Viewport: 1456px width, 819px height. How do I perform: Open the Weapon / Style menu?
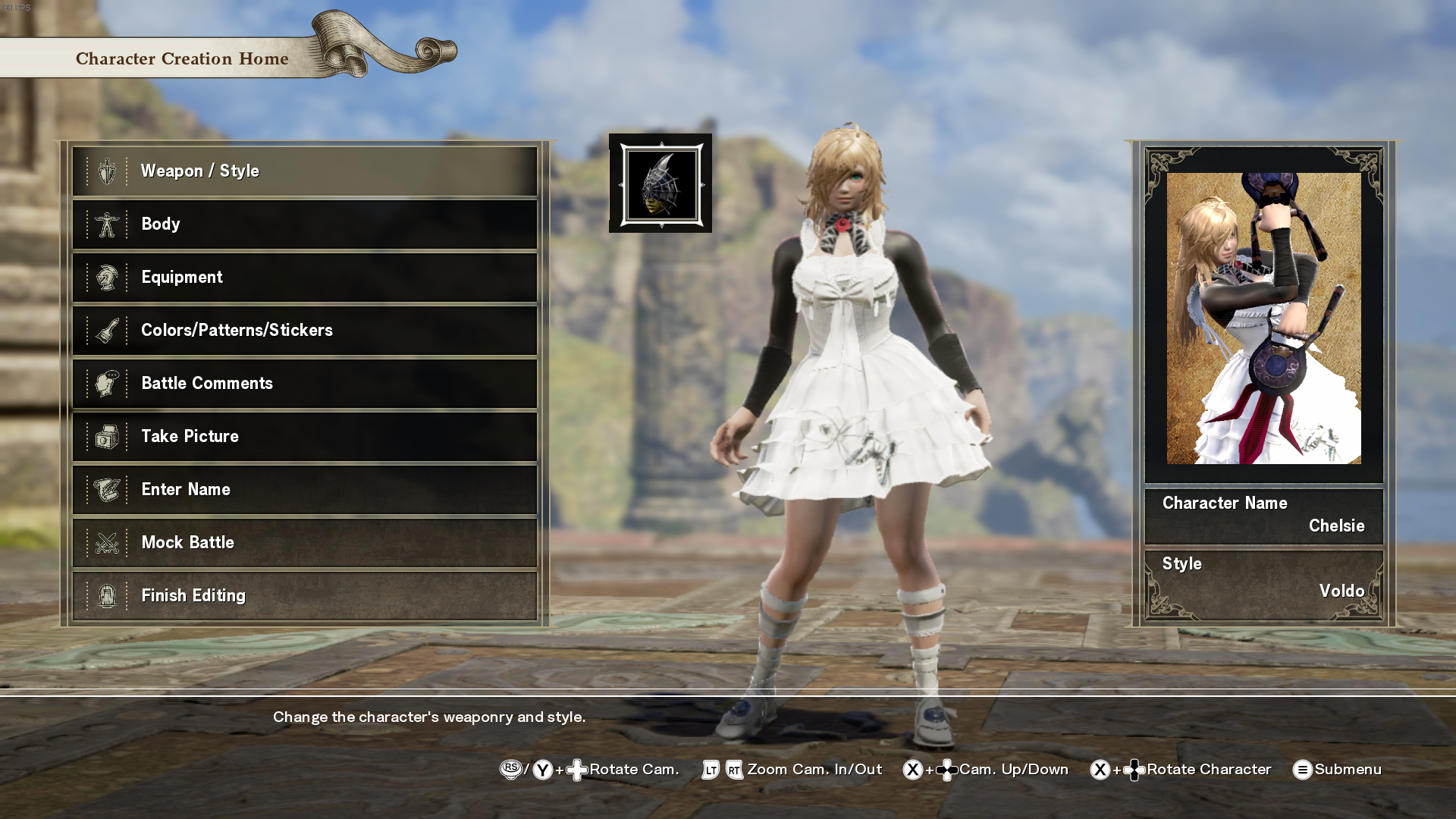(x=304, y=171)
